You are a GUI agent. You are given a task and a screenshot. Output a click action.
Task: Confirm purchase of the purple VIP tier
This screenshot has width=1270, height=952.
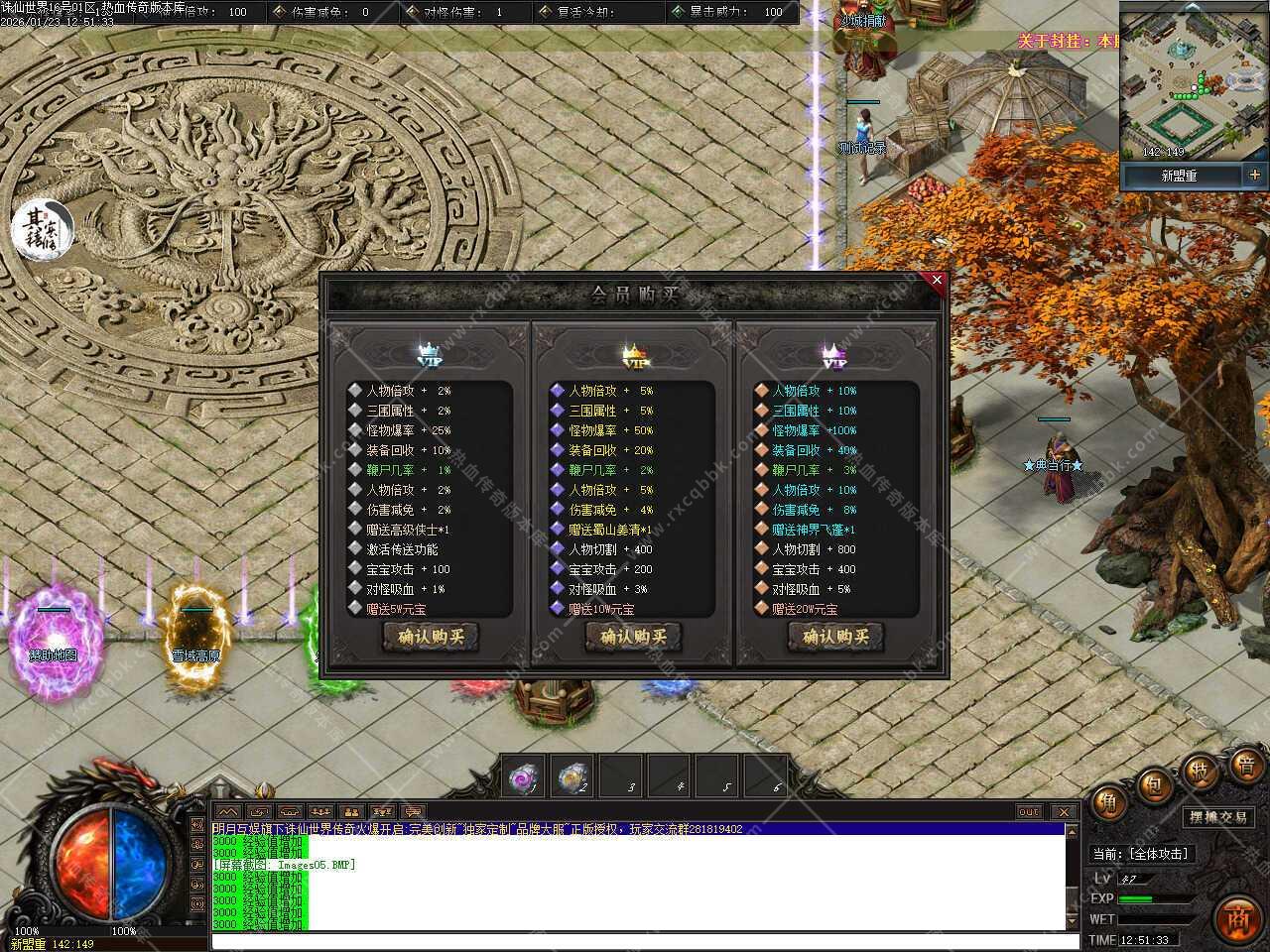click(x=835, y=637)
